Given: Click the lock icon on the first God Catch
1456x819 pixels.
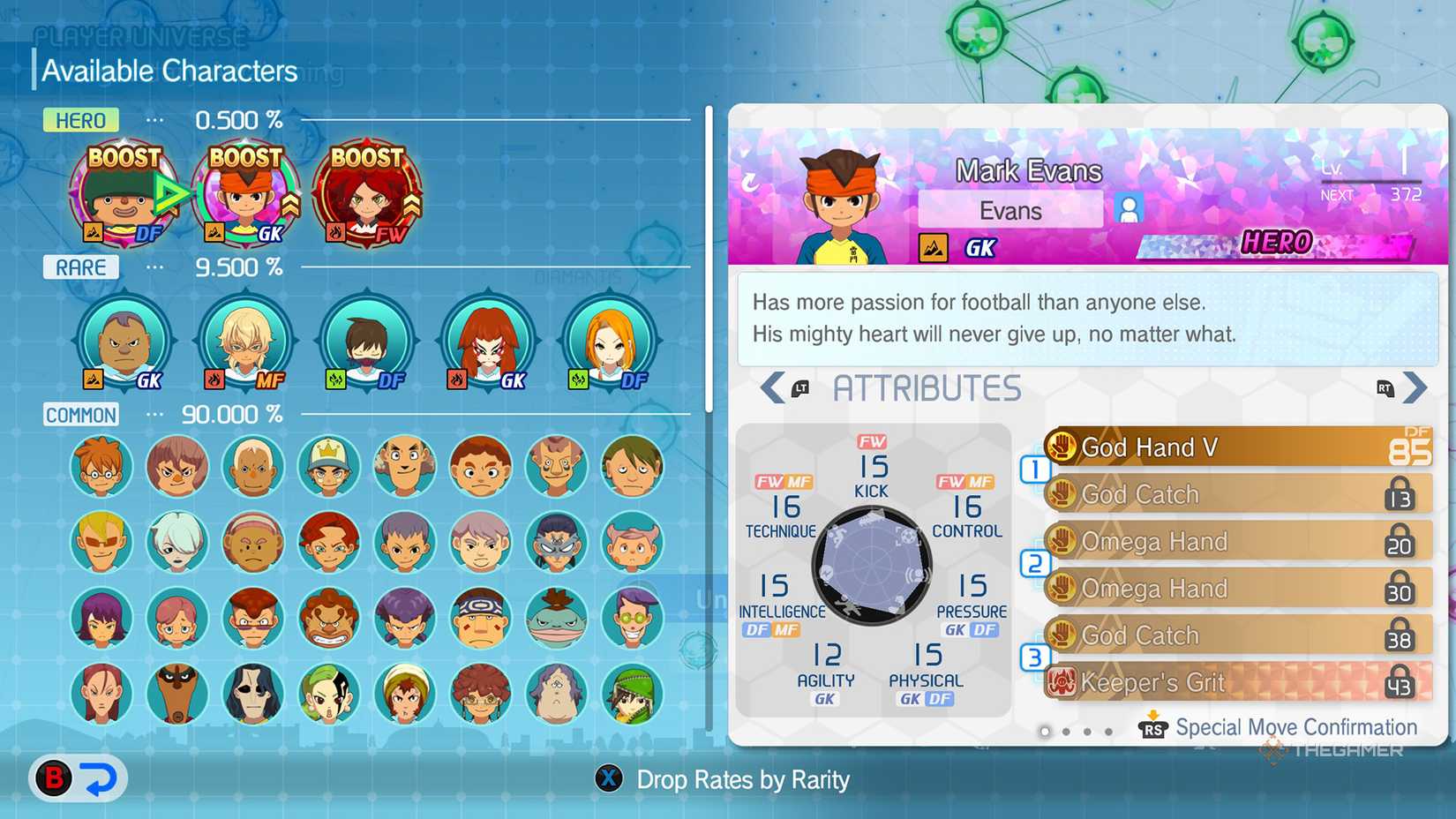Looking at the screenshot, I should pos(1401,494).
